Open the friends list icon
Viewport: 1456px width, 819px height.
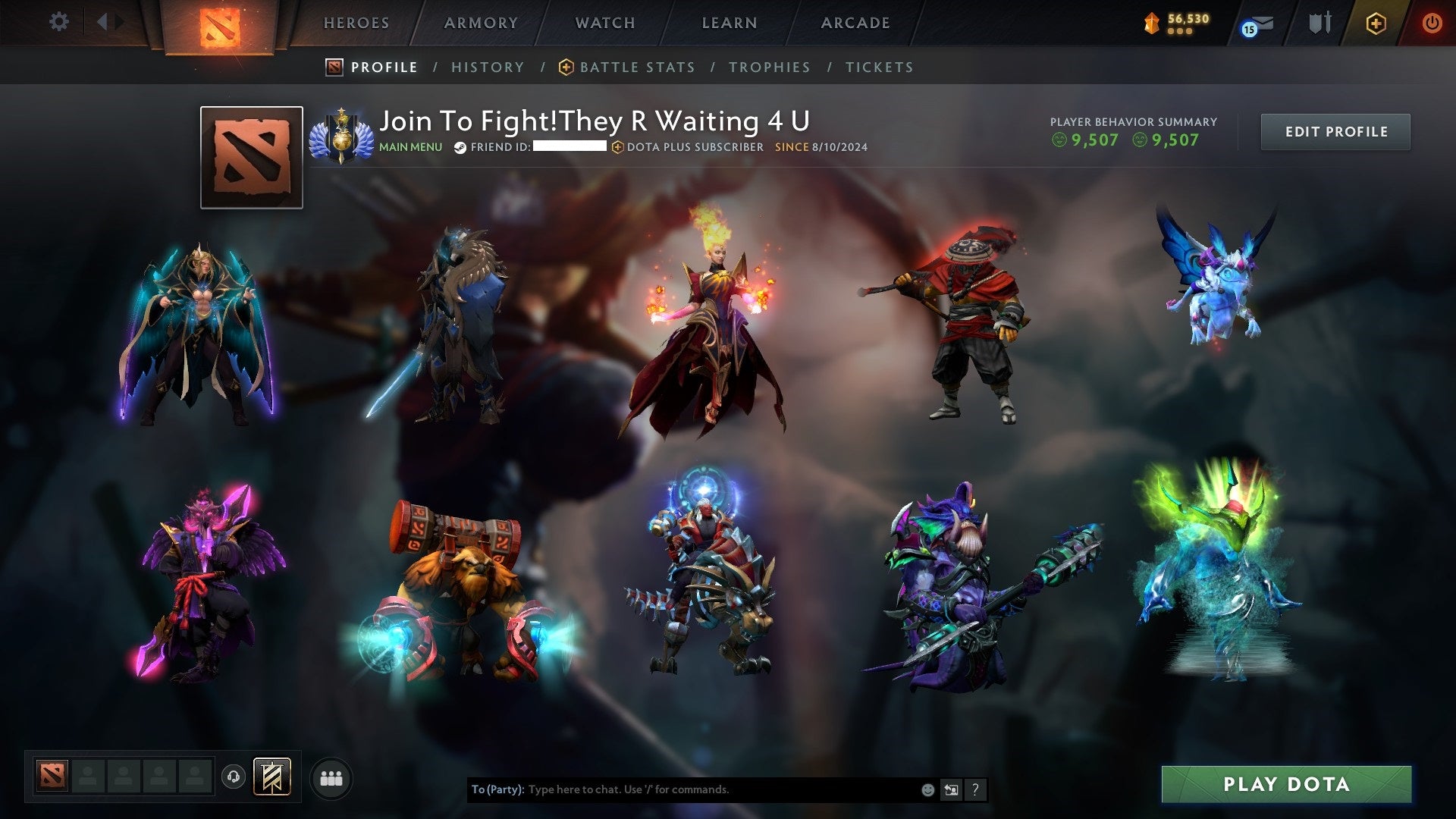pos(331,778)
